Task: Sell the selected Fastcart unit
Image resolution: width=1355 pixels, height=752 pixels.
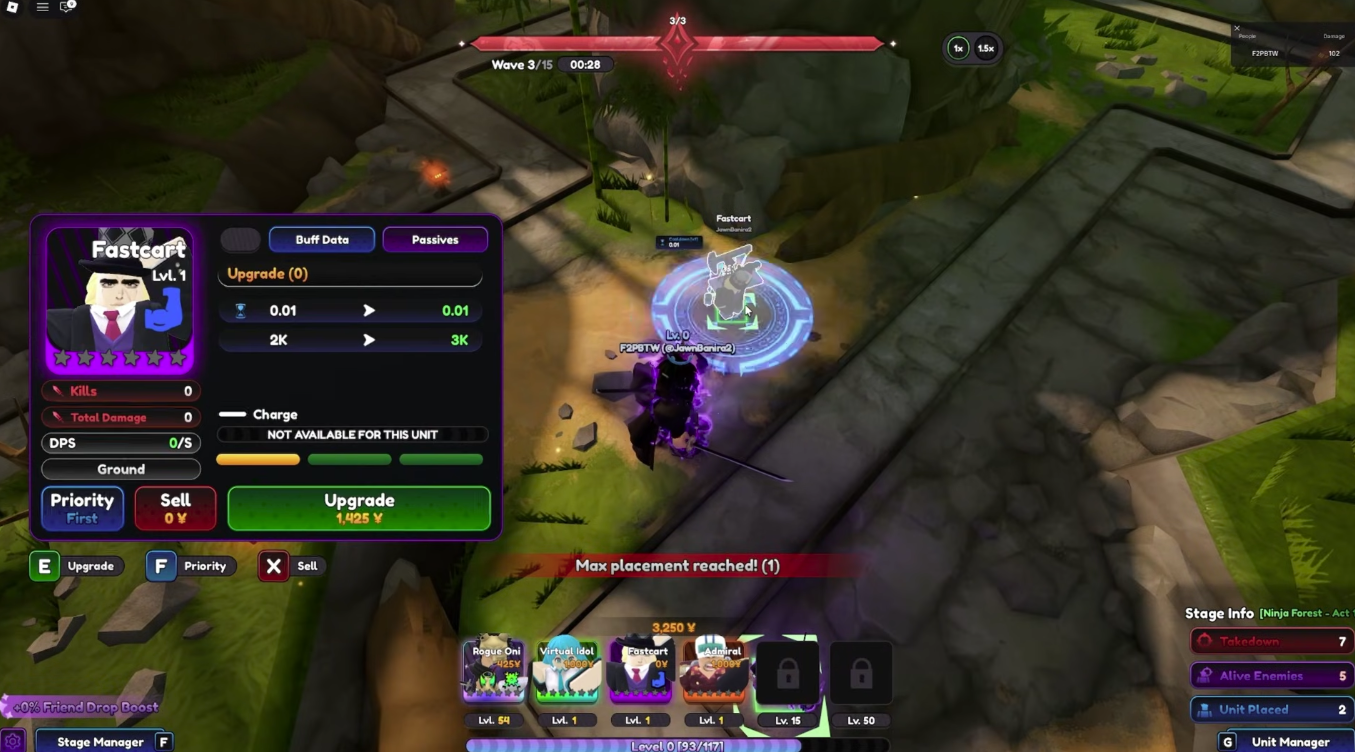Action: (174, 507)
